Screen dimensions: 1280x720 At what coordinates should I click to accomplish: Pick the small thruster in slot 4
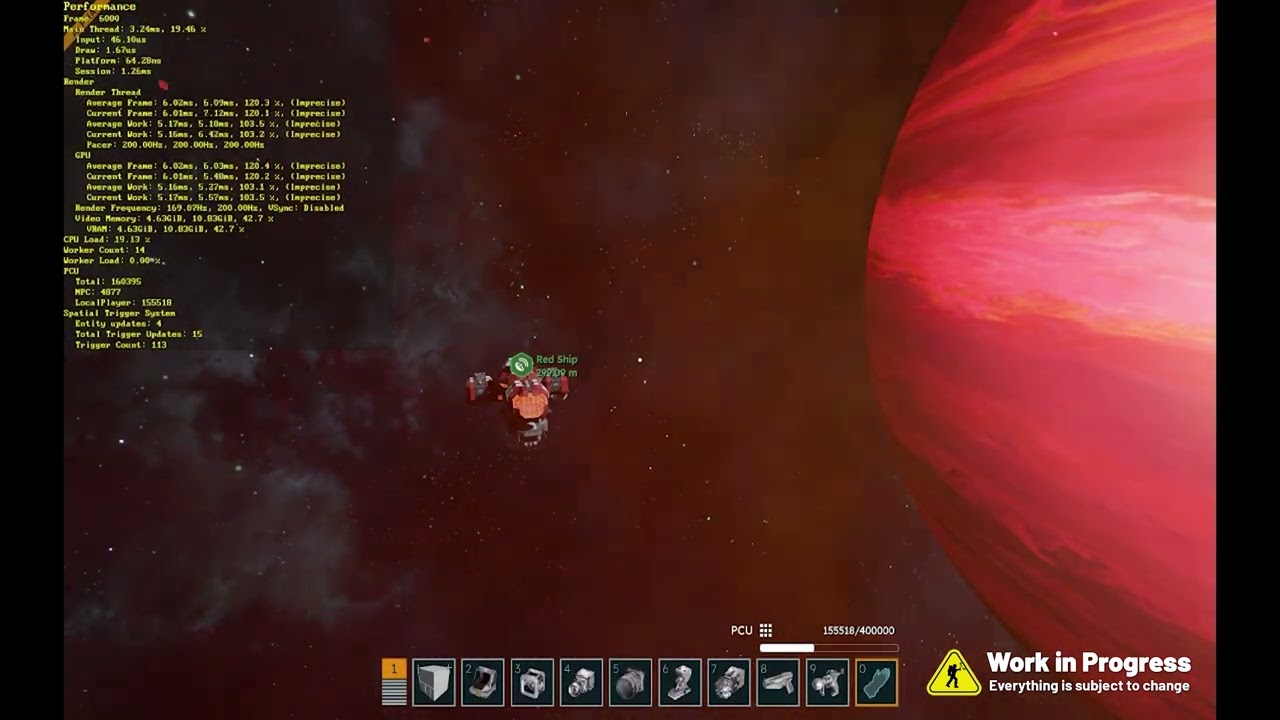[581, 683]
